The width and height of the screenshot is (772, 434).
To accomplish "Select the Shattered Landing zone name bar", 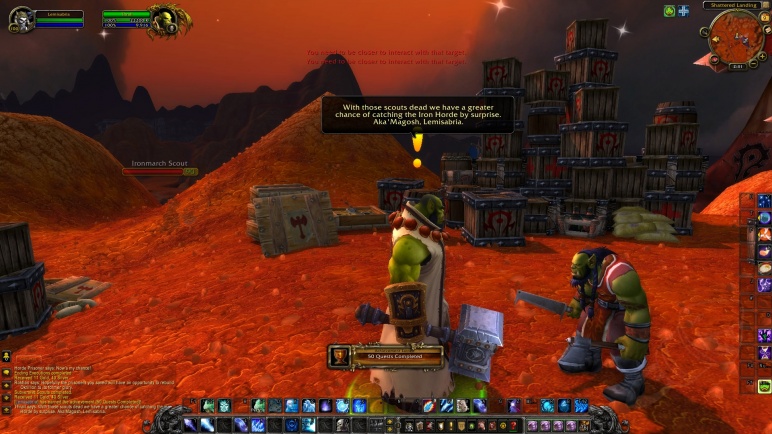I will 734,5.
